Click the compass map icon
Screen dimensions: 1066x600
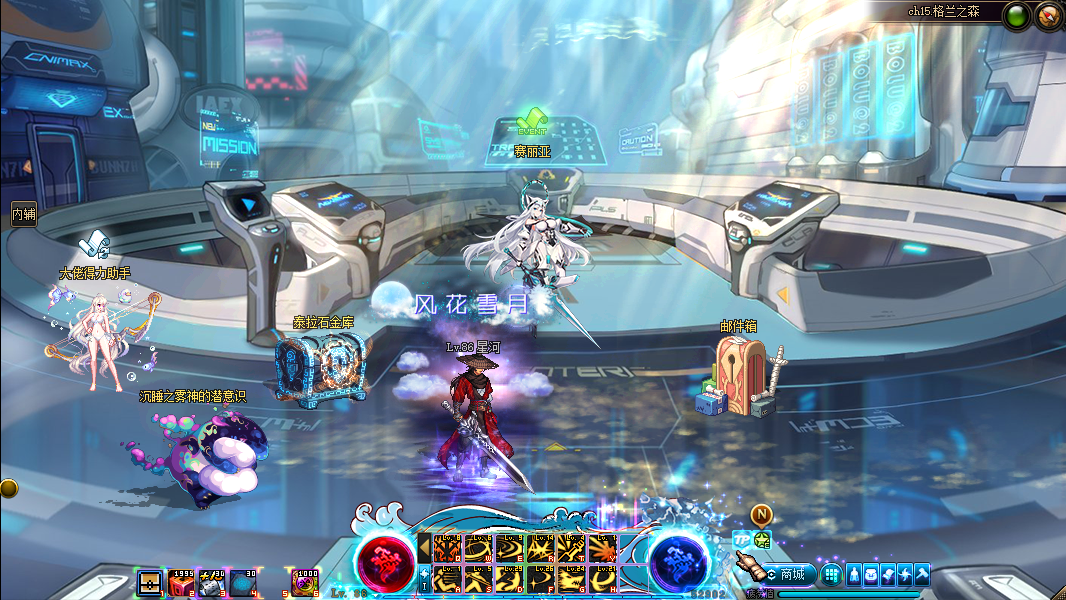click(1048, 15)
